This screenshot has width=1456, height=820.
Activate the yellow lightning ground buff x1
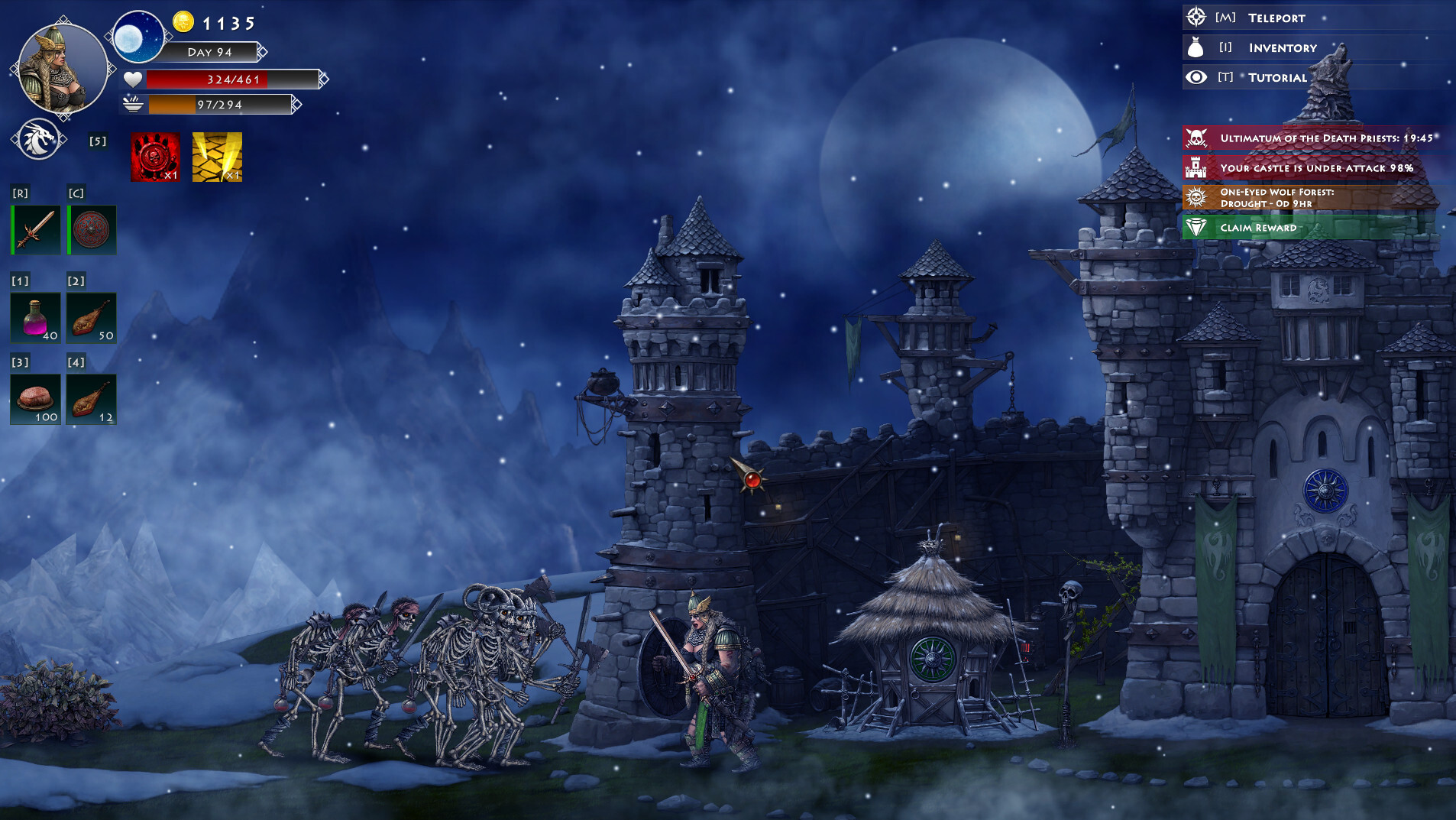click(x=217, y=157)
